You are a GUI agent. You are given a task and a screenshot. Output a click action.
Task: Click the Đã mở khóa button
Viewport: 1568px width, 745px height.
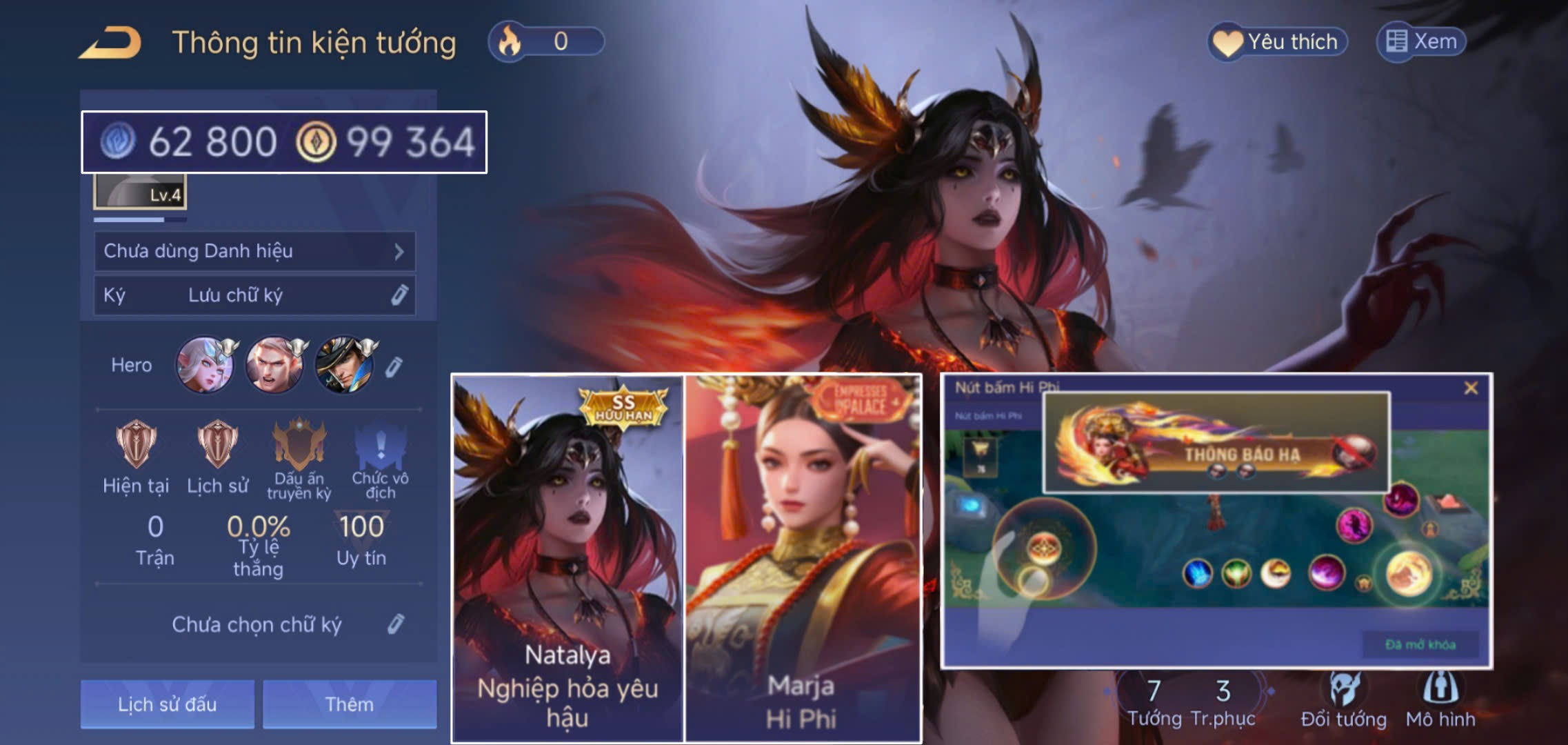coord(1420,644)
